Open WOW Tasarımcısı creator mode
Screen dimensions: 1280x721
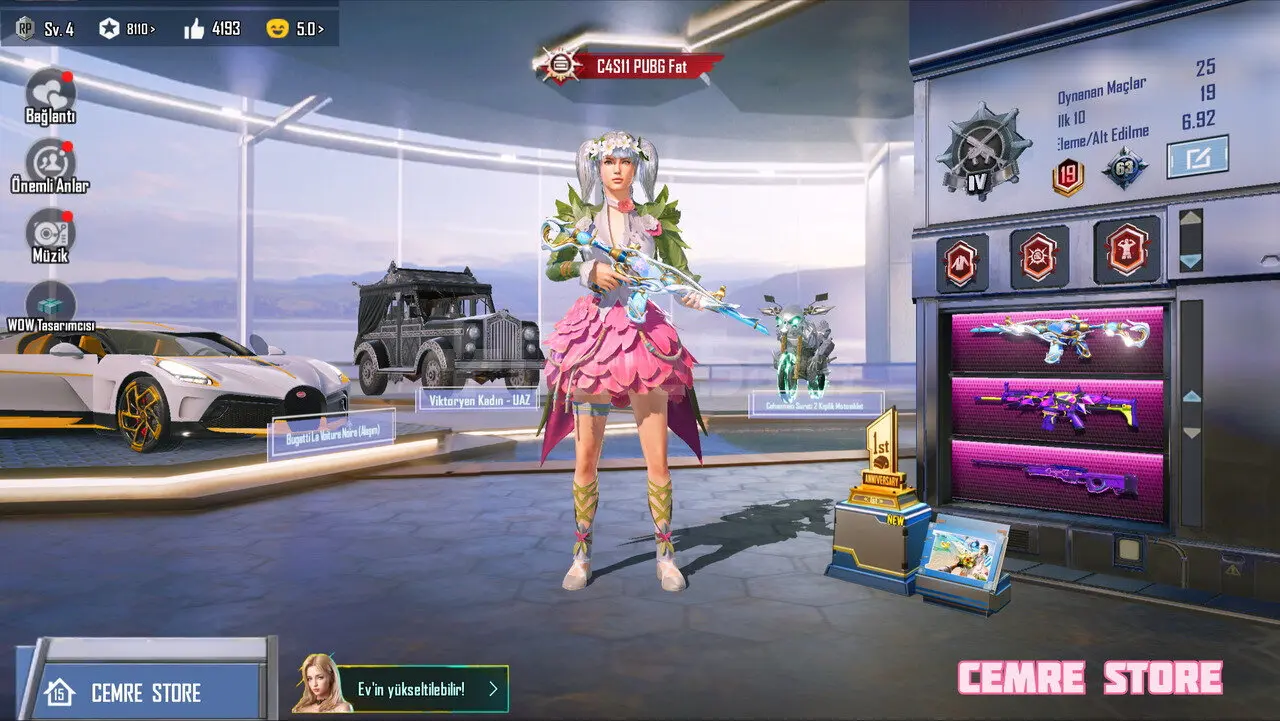coord(50,303)
